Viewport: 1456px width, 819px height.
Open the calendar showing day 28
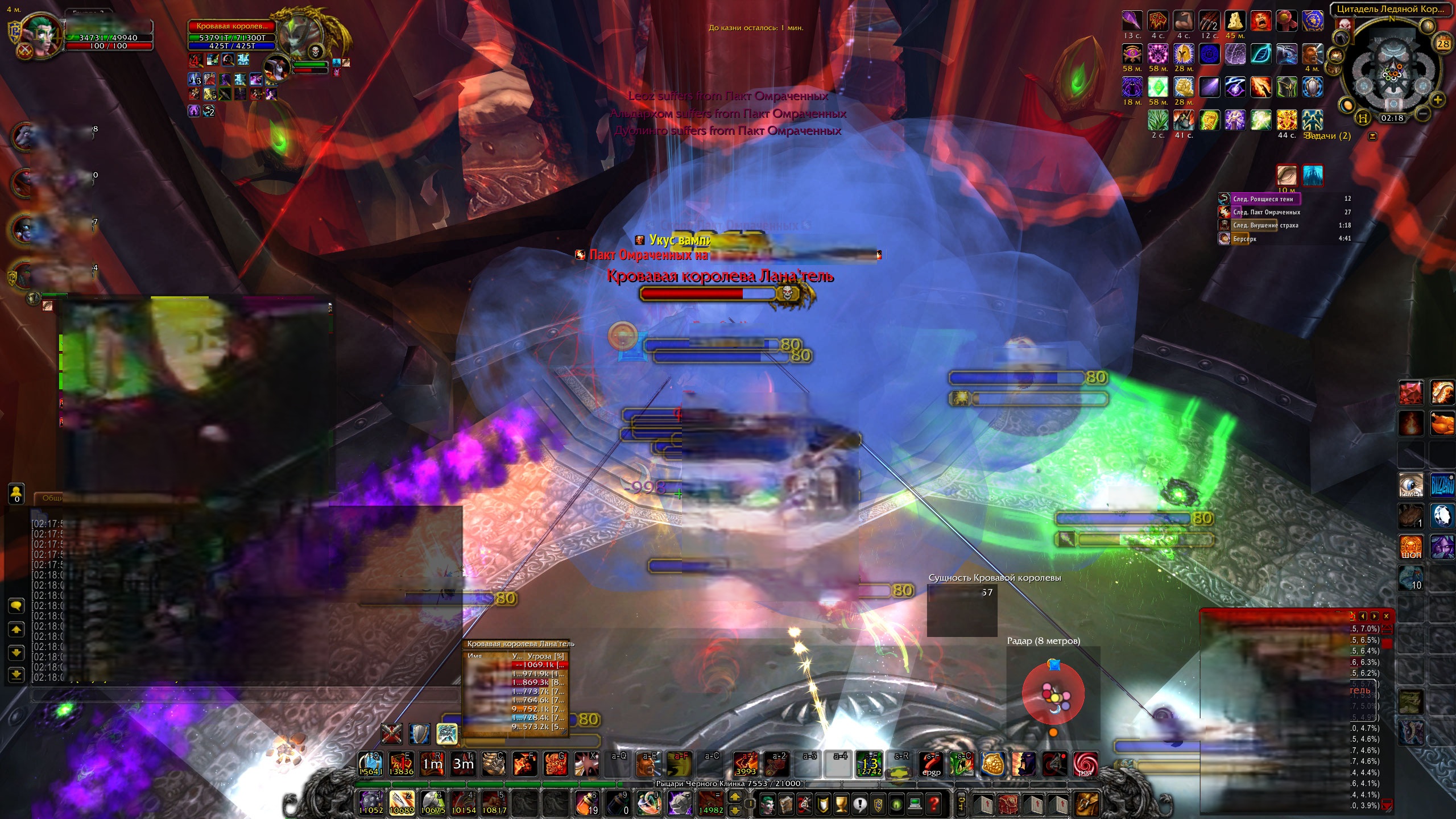pyautogui.click(x=1443, y=44)
